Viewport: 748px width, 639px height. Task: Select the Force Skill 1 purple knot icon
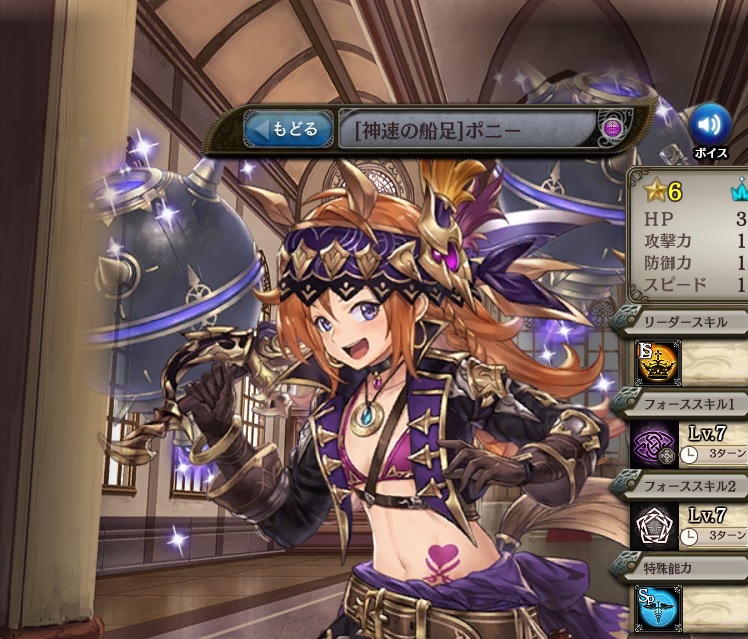point(657,442)
